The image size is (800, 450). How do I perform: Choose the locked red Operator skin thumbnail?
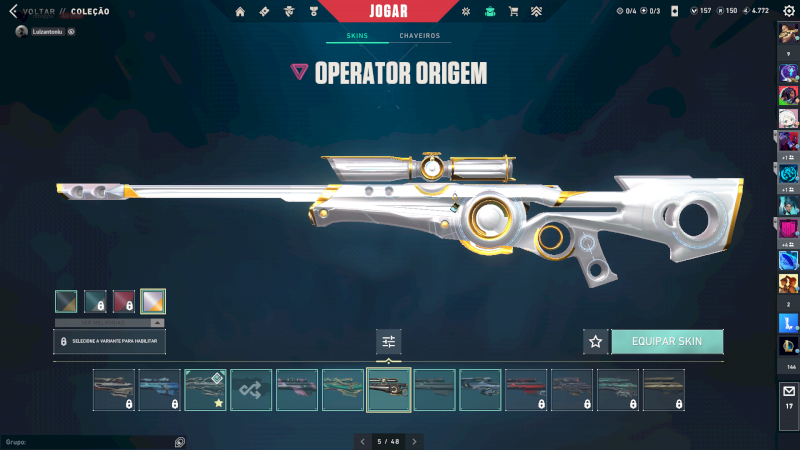[x=526, y=390]
